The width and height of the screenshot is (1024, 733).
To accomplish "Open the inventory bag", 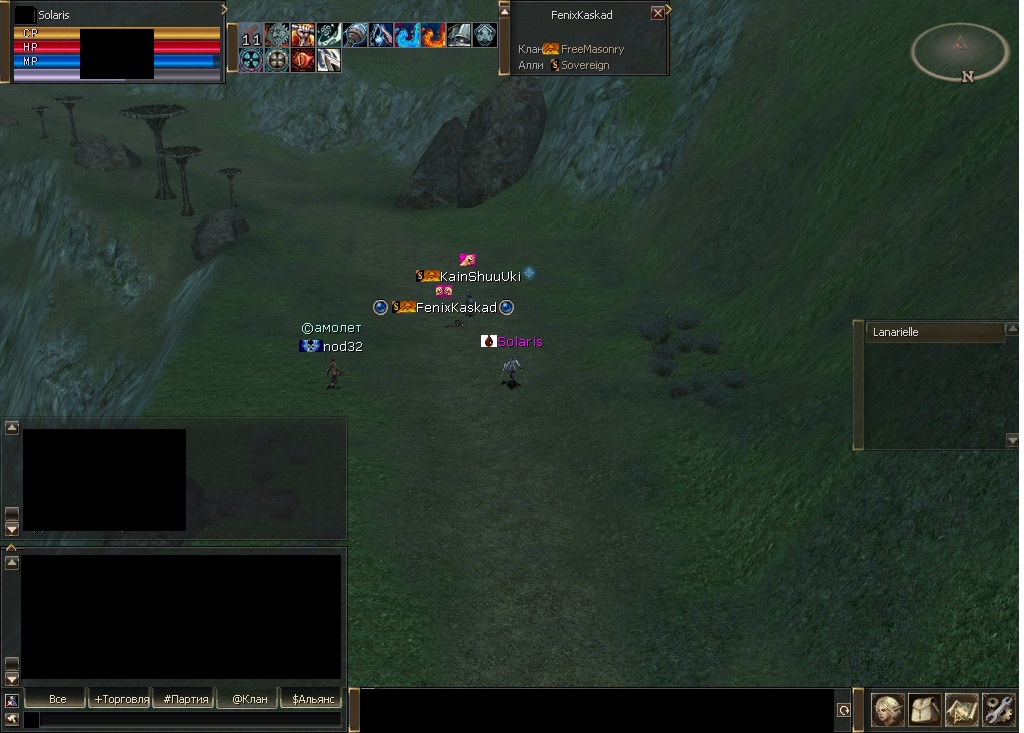I will click(x=925, y=709).
